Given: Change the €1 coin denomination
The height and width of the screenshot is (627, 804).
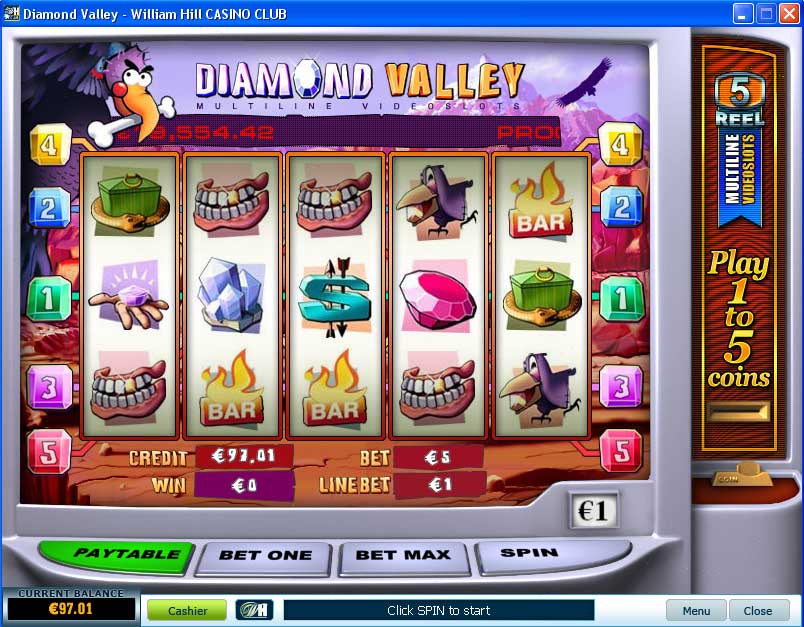Looking at the screenshot, I should [x=594, y=511].
